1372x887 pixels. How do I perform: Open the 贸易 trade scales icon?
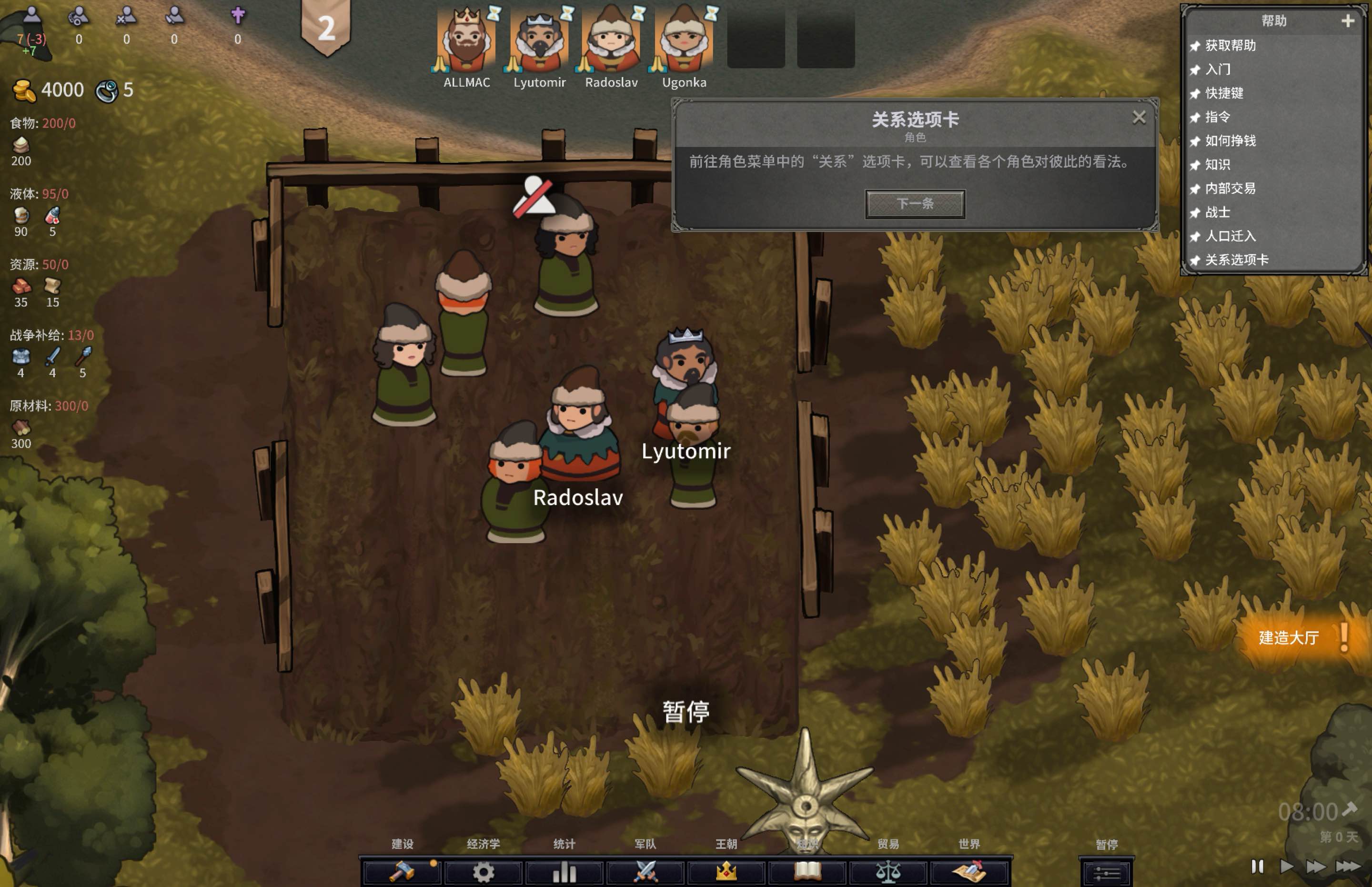point(889,872)
